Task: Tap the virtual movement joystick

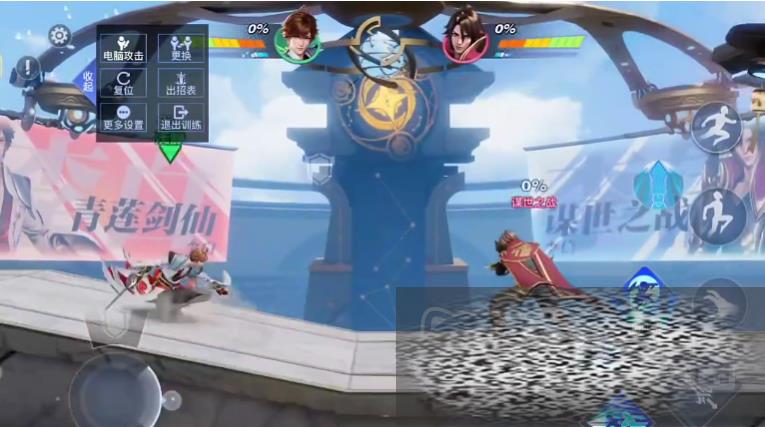Action: [x=119, y=390]
